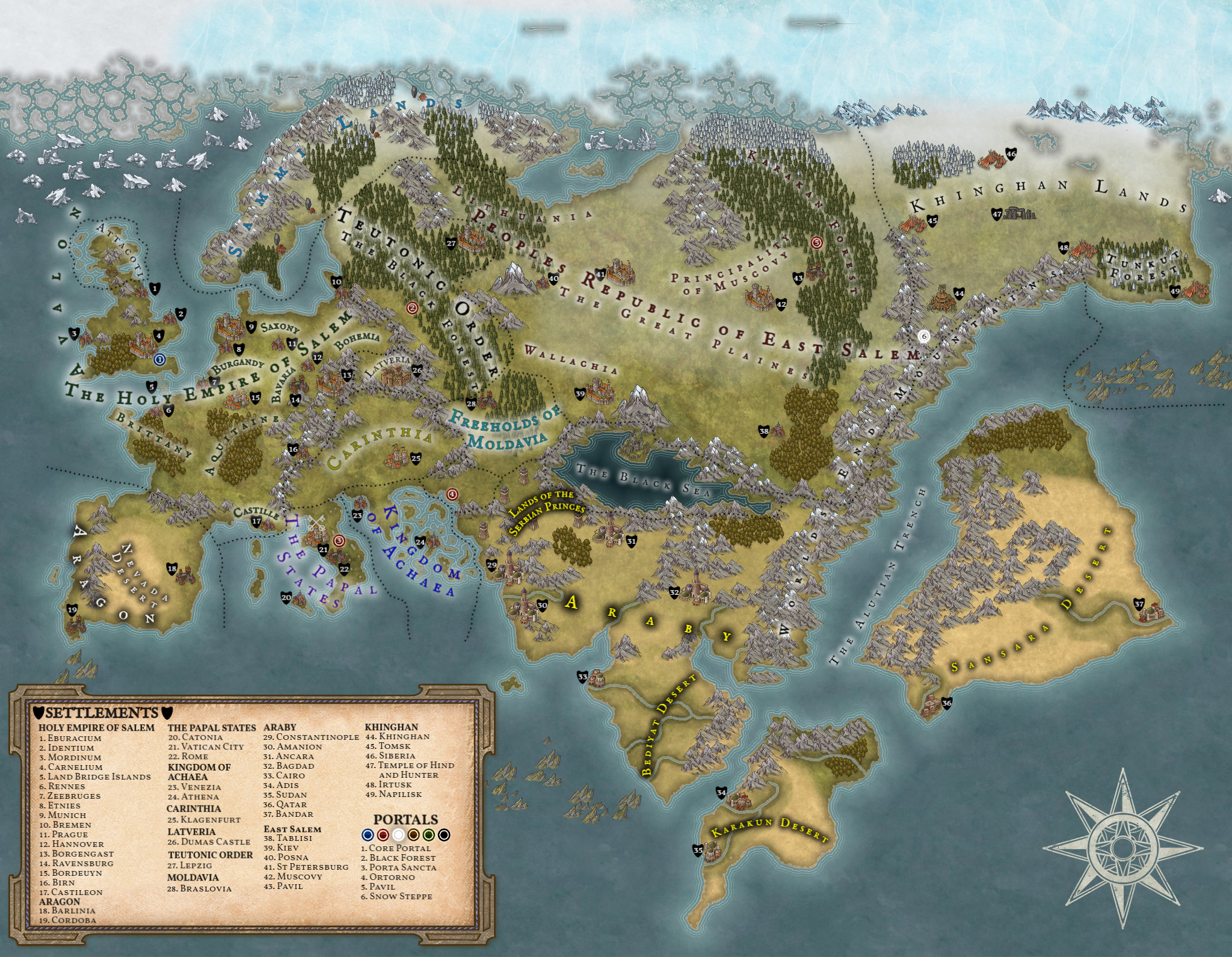
Task: Select the white portal marker numbered 6
Action: pos(925,337)
